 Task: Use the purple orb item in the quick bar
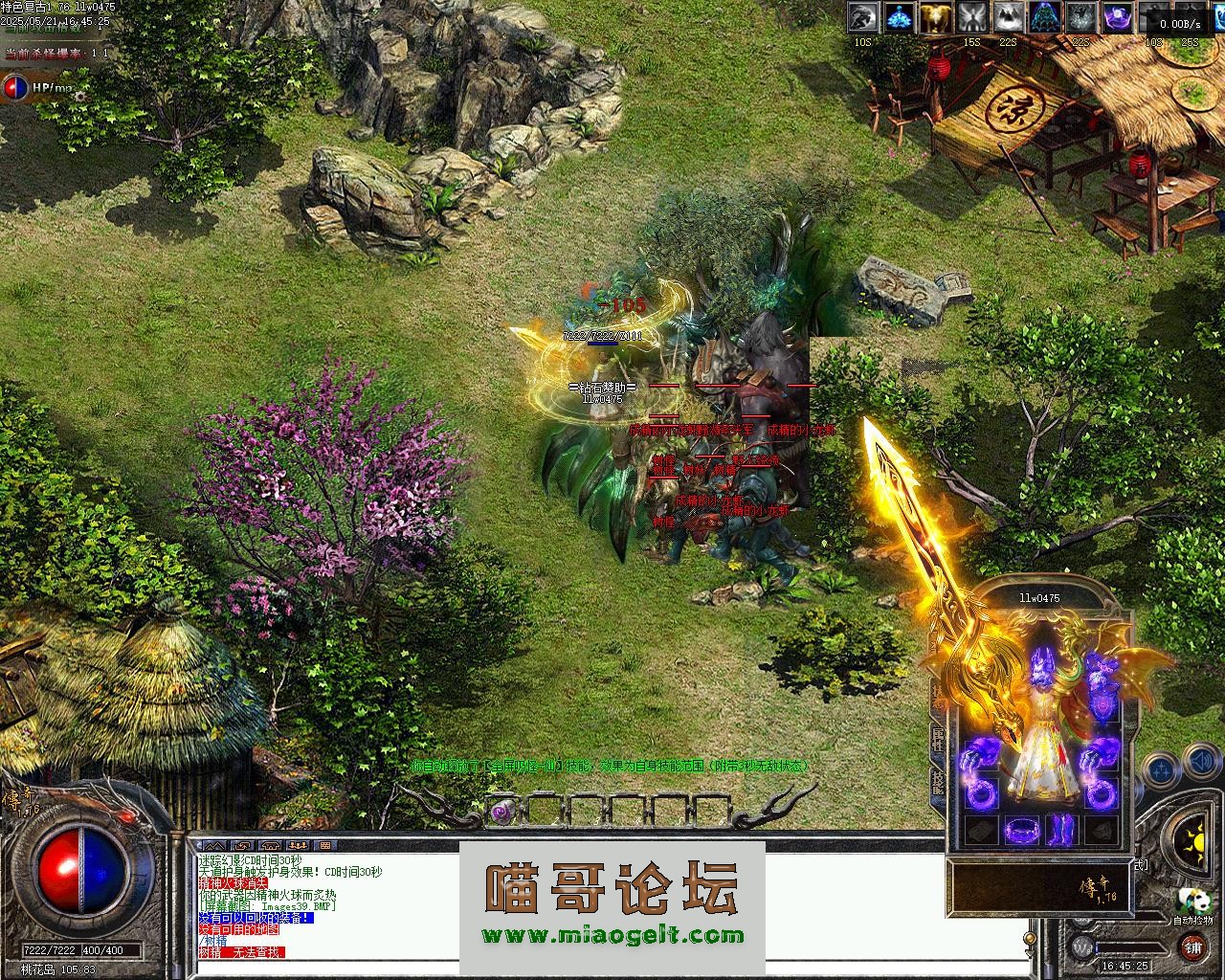click(501, 812)
